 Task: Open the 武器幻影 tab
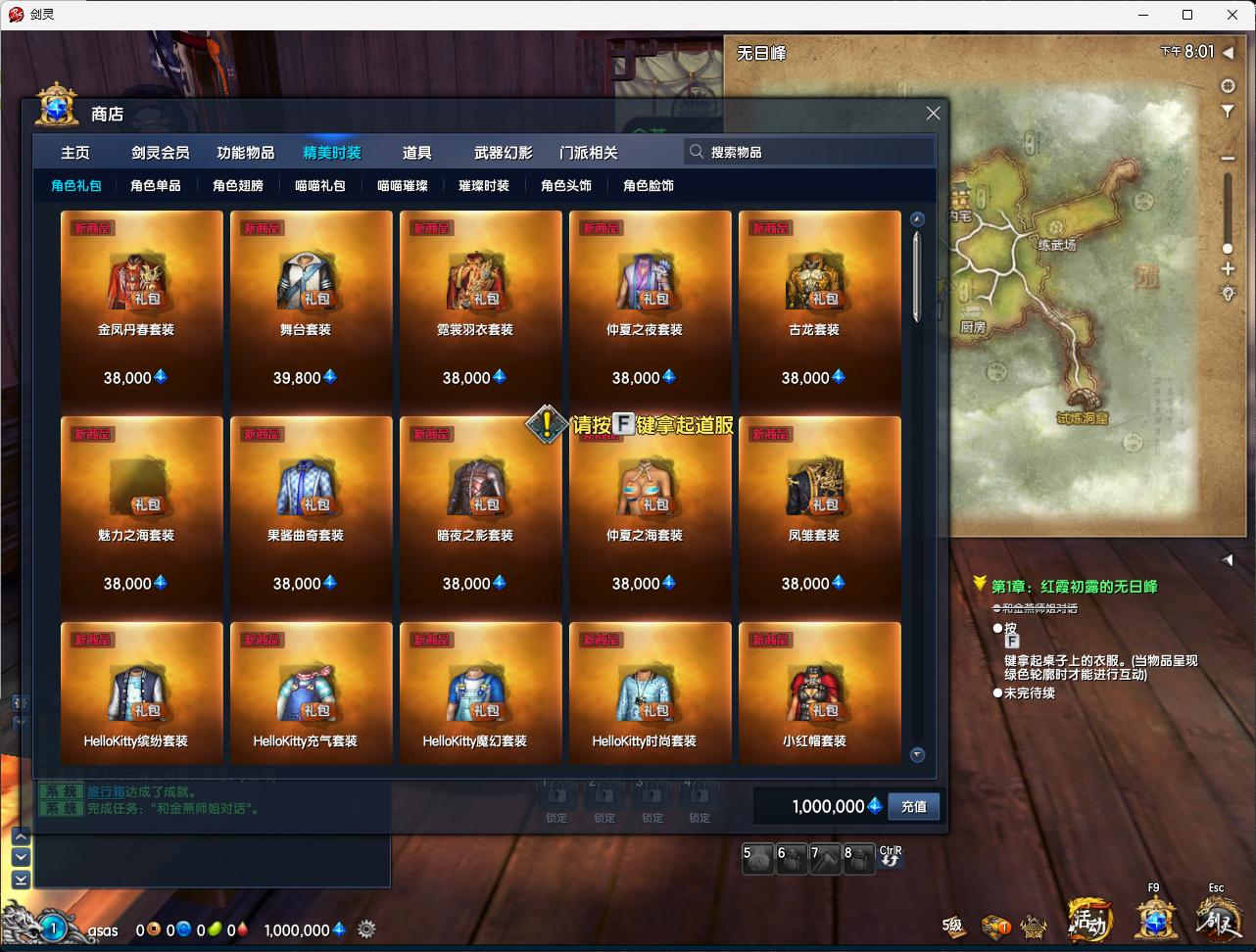pos(504,153)
